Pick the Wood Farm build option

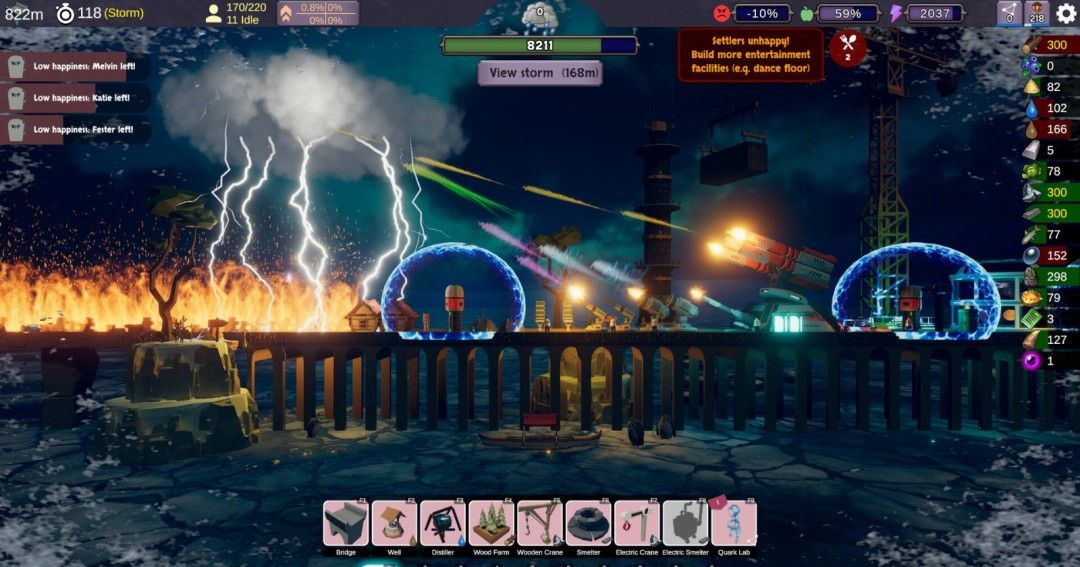(491, 524)
